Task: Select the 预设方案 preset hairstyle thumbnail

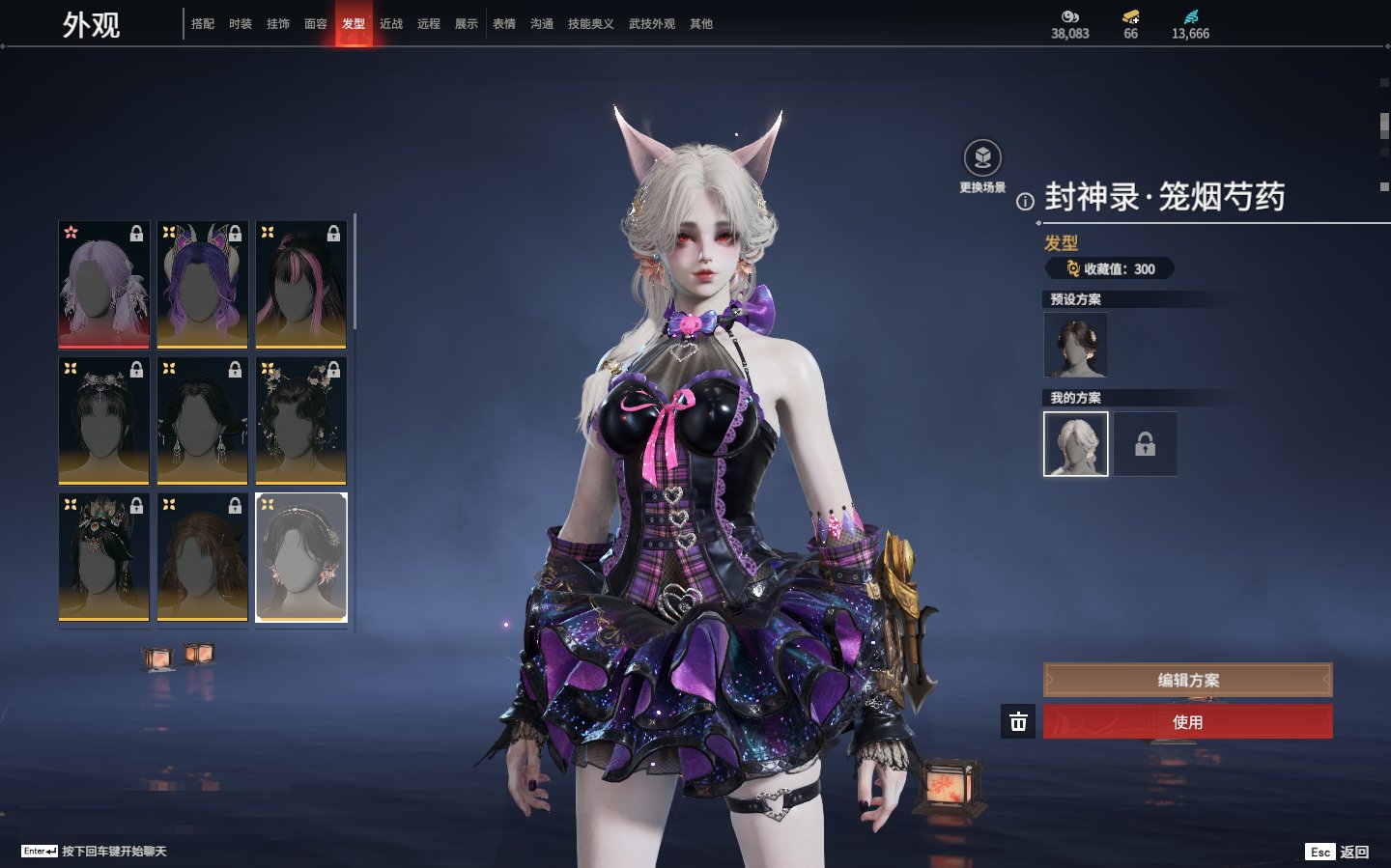Action: (1075, 346)
